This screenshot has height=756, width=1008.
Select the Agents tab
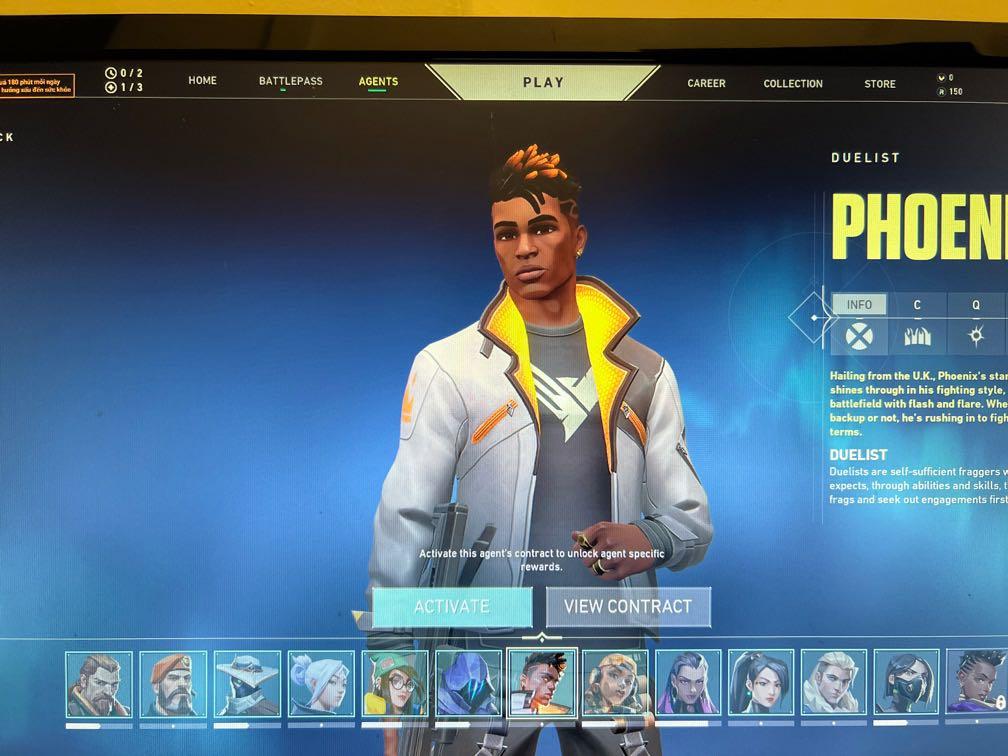point(378,82)
